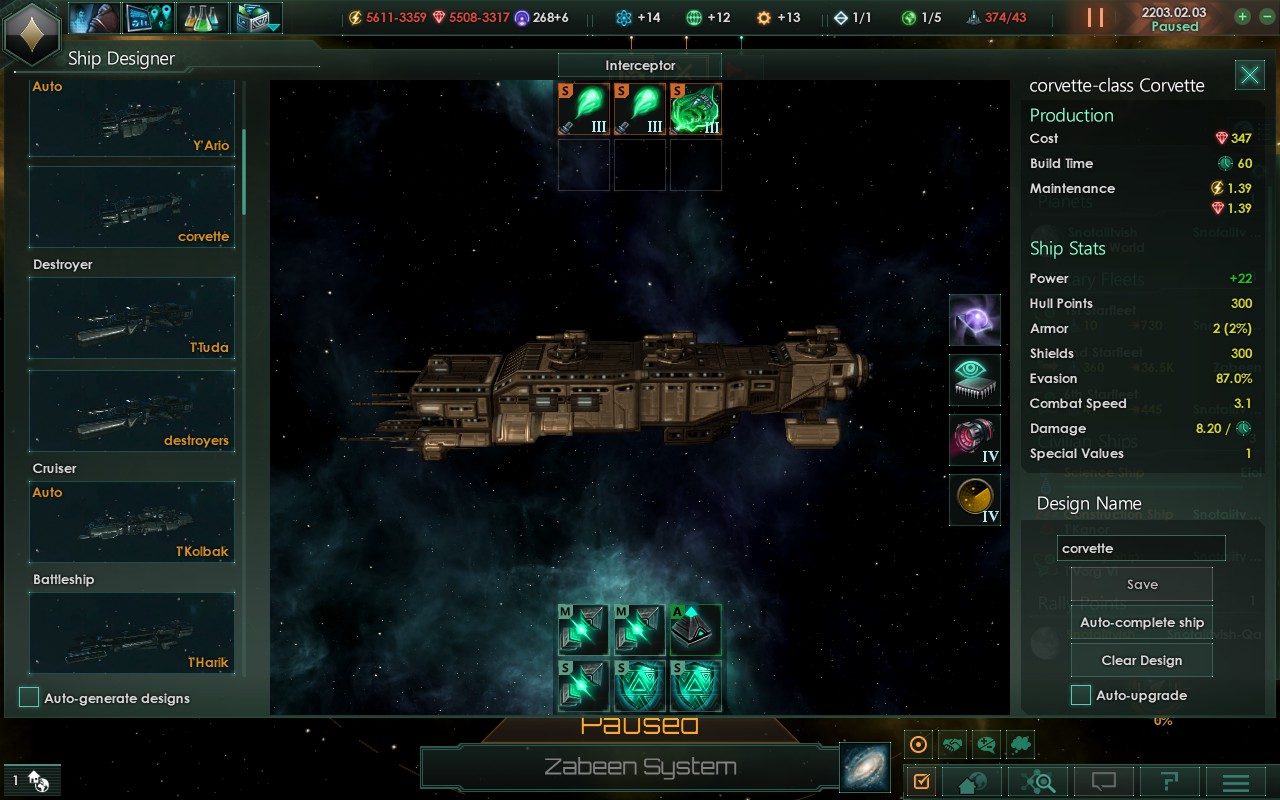
Task: Open the Interceptor section selector
Action: (640, 66)
